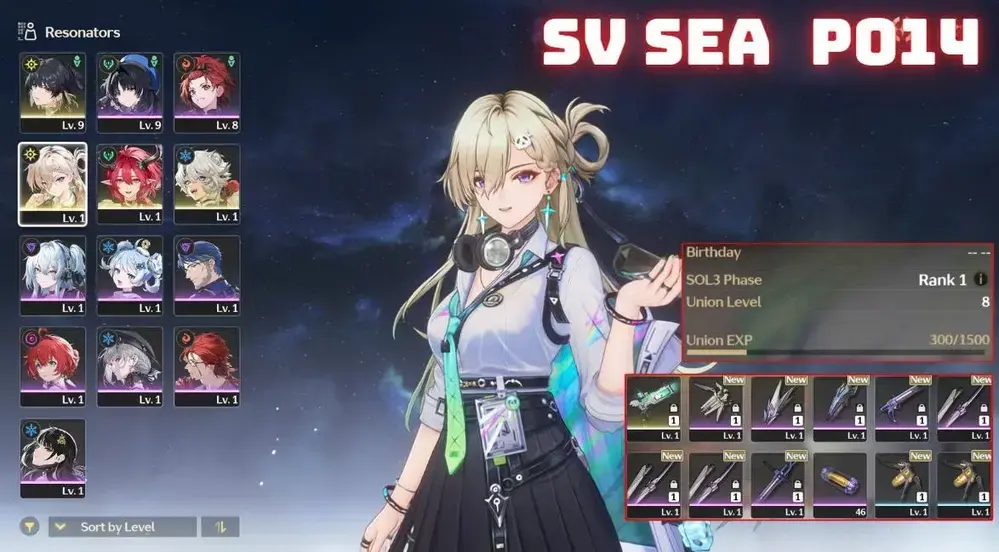This screenshot has height=552, width=999.
Task: Choose the purple-yellow capsule item with 46
Action: [x=840, y=485]
